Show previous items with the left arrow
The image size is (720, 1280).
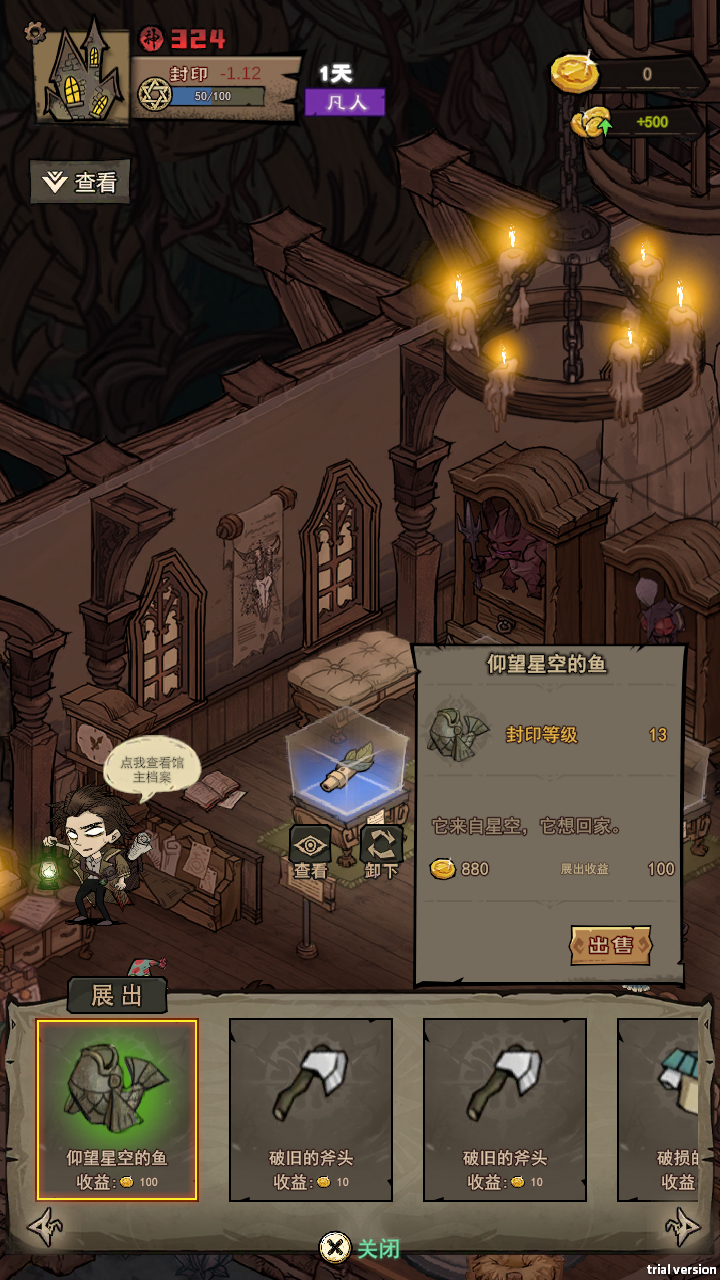coord(44,1227)
